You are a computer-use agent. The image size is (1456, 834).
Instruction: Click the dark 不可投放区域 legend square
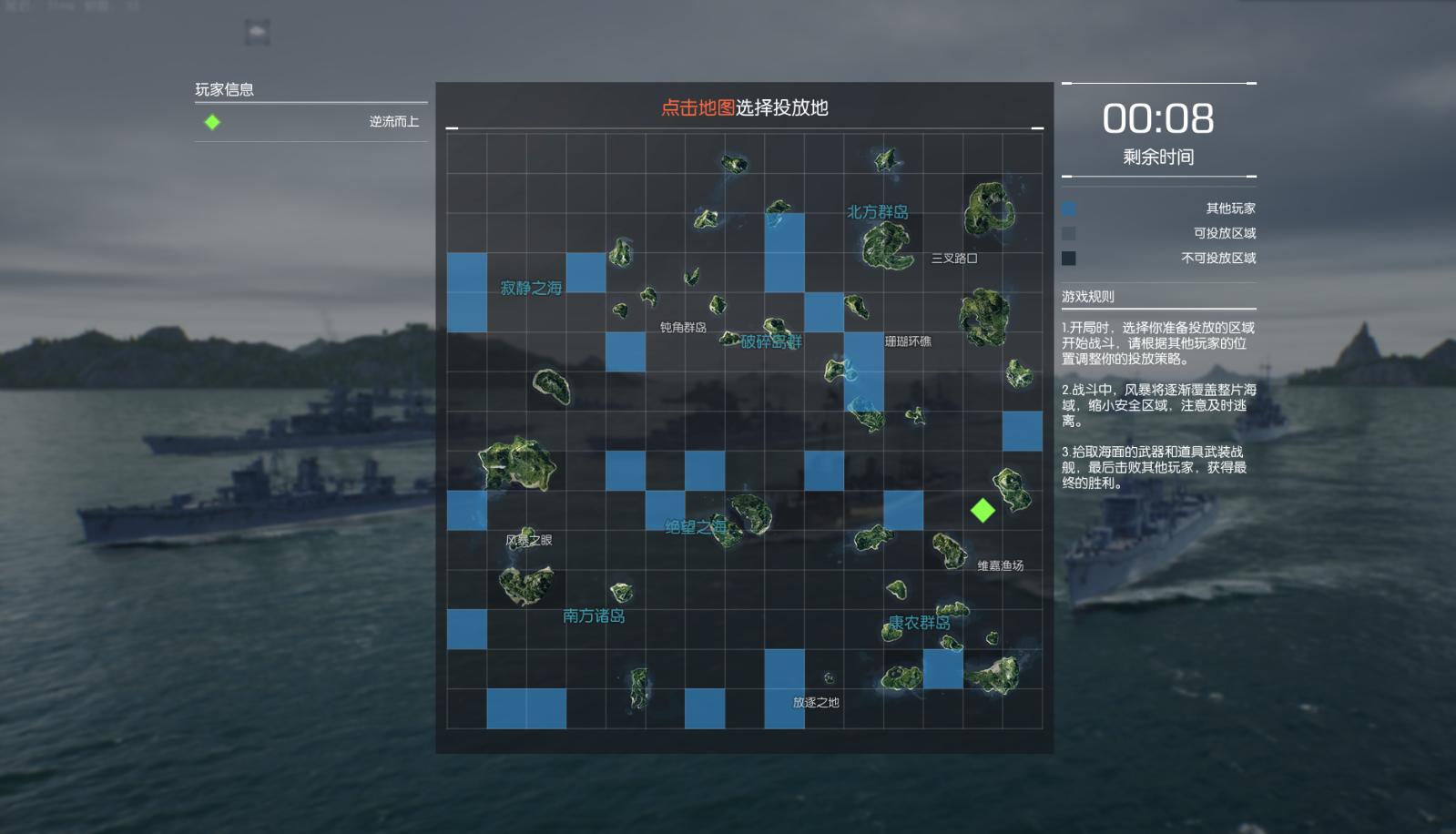[x=1068, y=259]
